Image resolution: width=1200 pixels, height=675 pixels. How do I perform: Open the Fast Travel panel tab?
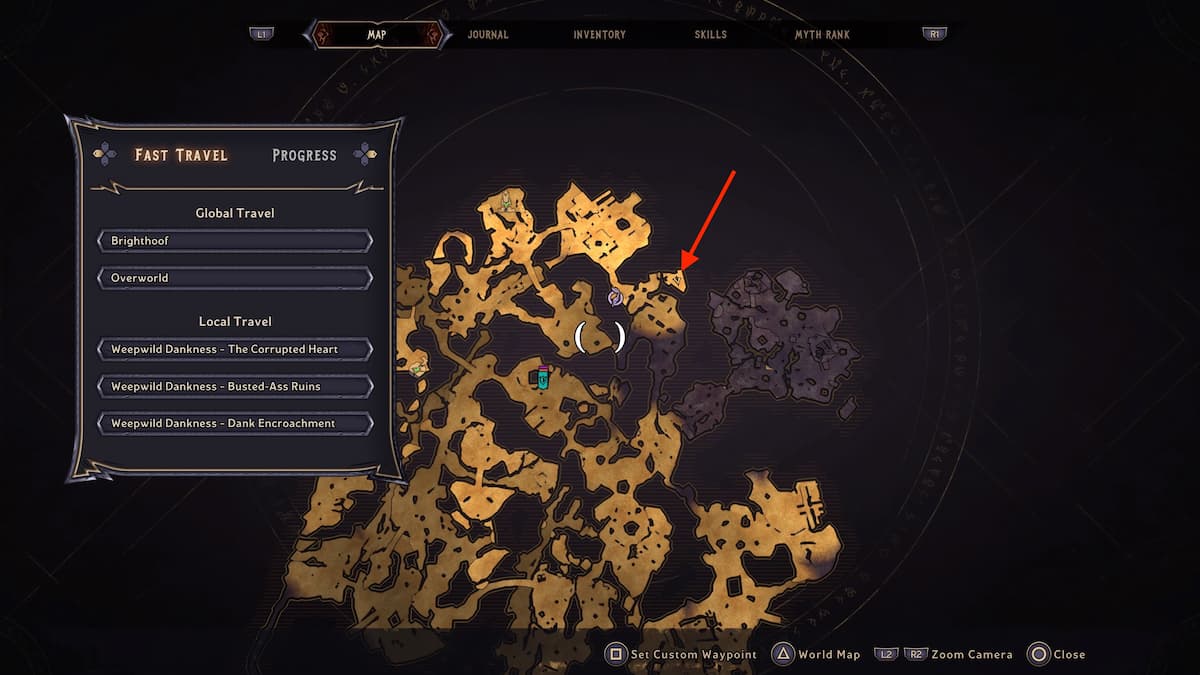point(181,155)
